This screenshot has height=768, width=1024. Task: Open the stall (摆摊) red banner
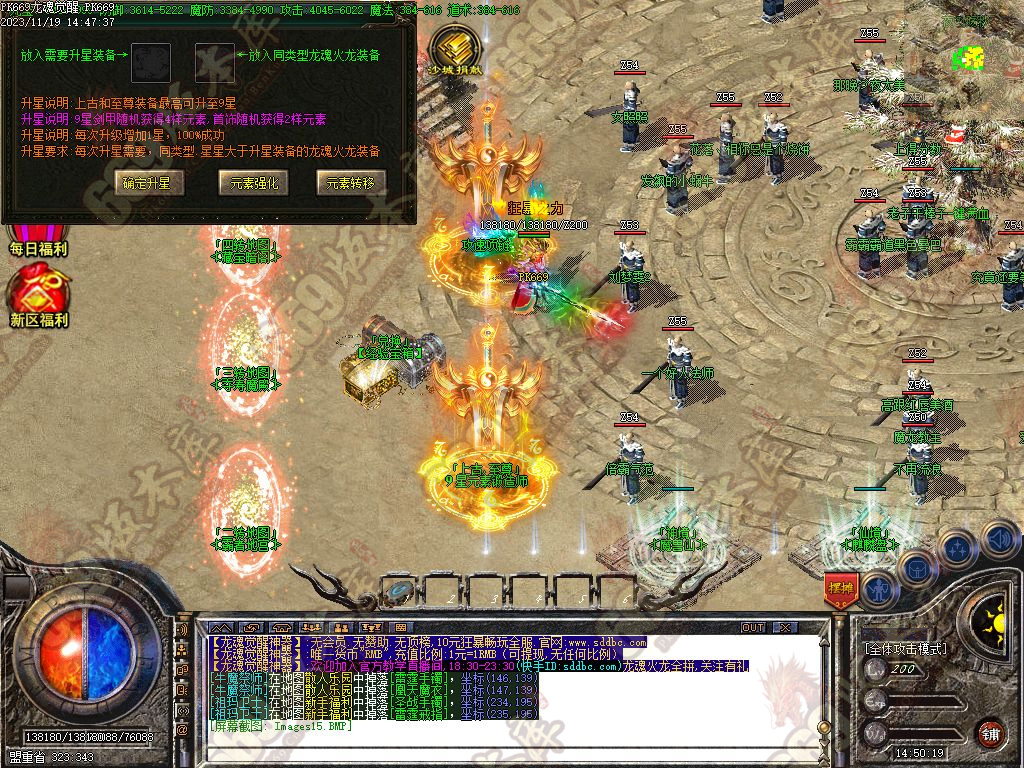(x=840, y=590)
